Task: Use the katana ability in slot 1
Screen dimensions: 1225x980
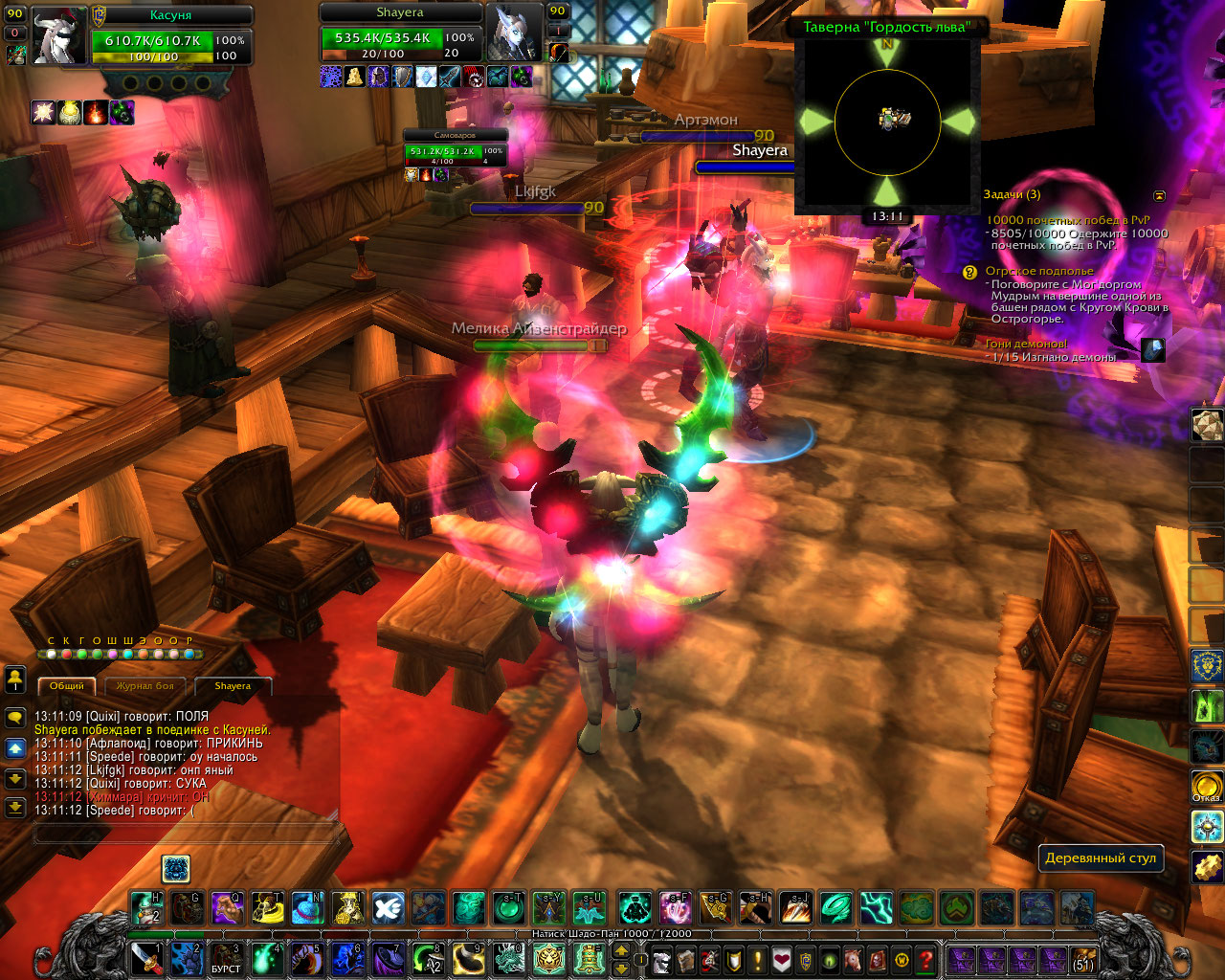Action: coord(146,958)
